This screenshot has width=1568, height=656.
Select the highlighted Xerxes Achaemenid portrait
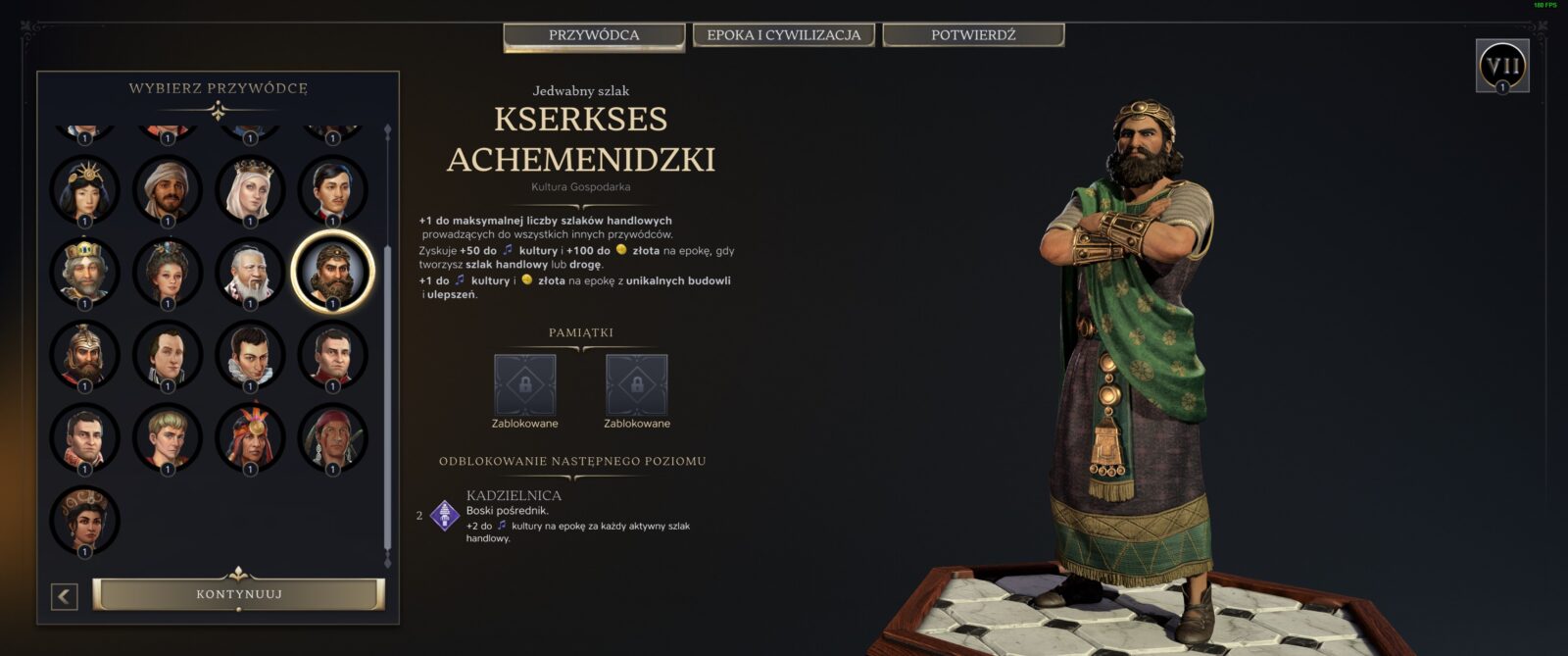tap(332, 272)
